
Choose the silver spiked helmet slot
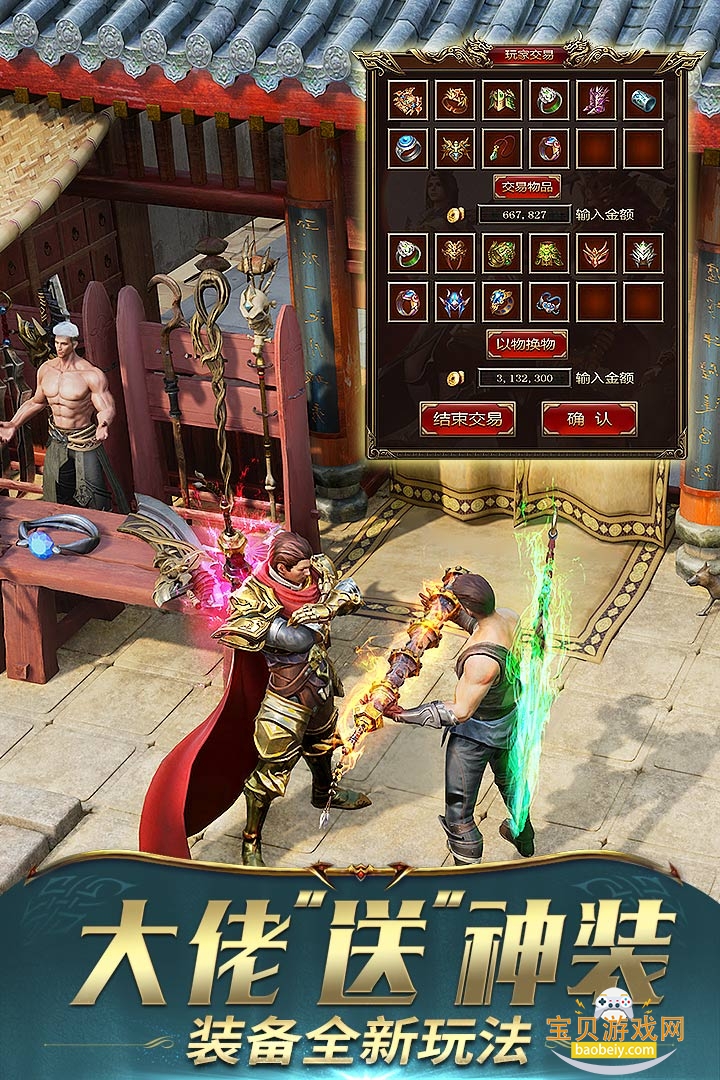click(x=643, y=253)
